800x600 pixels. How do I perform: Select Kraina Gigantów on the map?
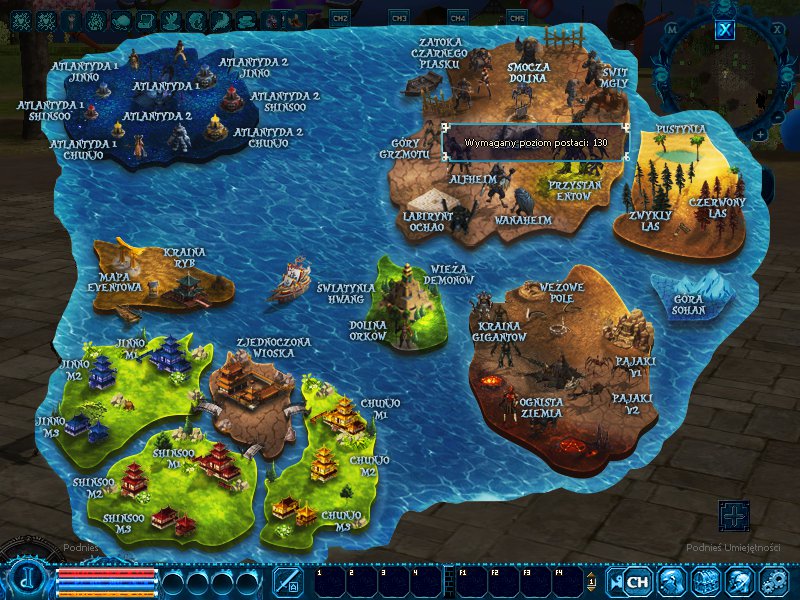click(500, 332)
